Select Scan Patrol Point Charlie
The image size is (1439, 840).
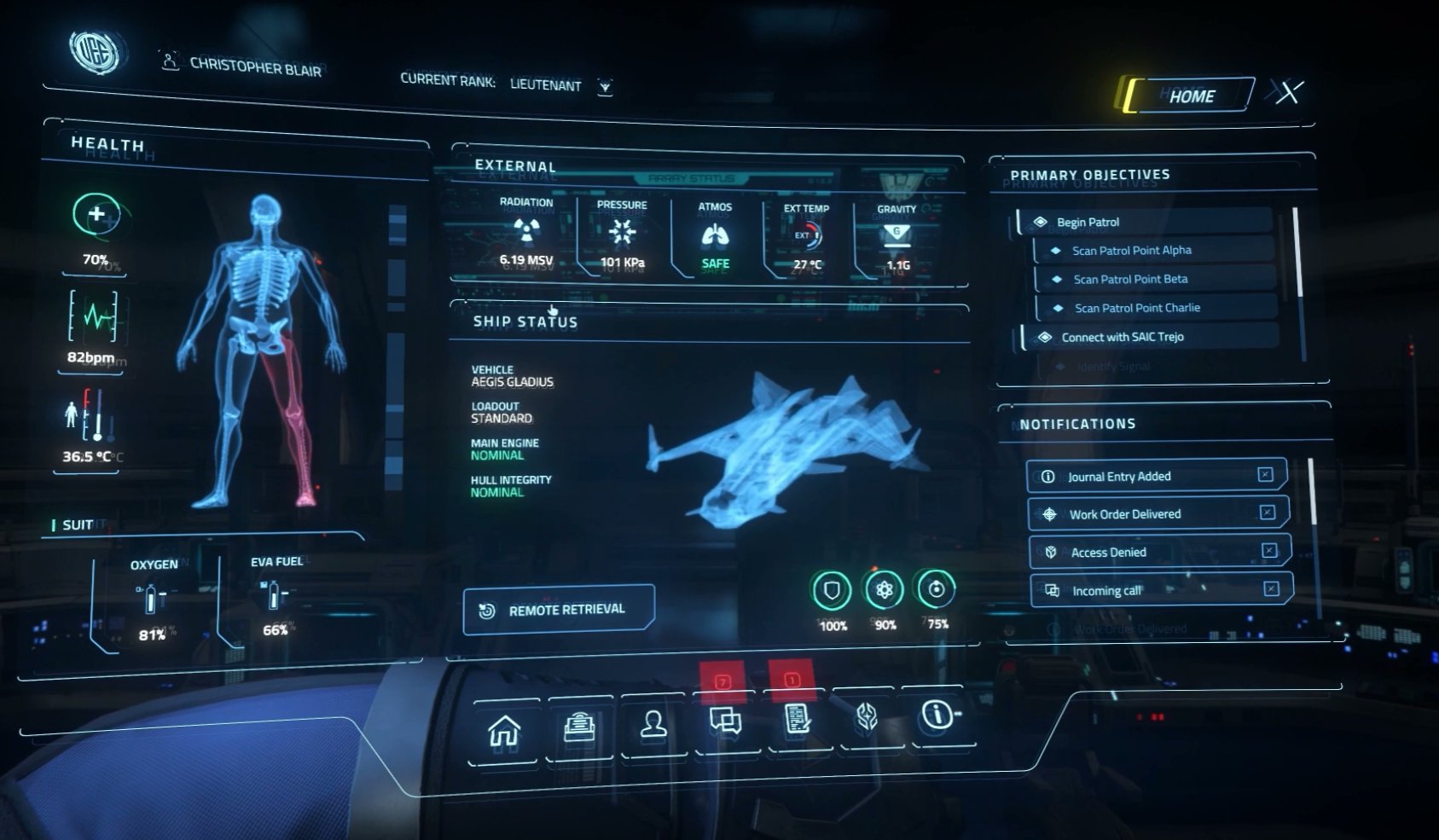[1136, 308]
